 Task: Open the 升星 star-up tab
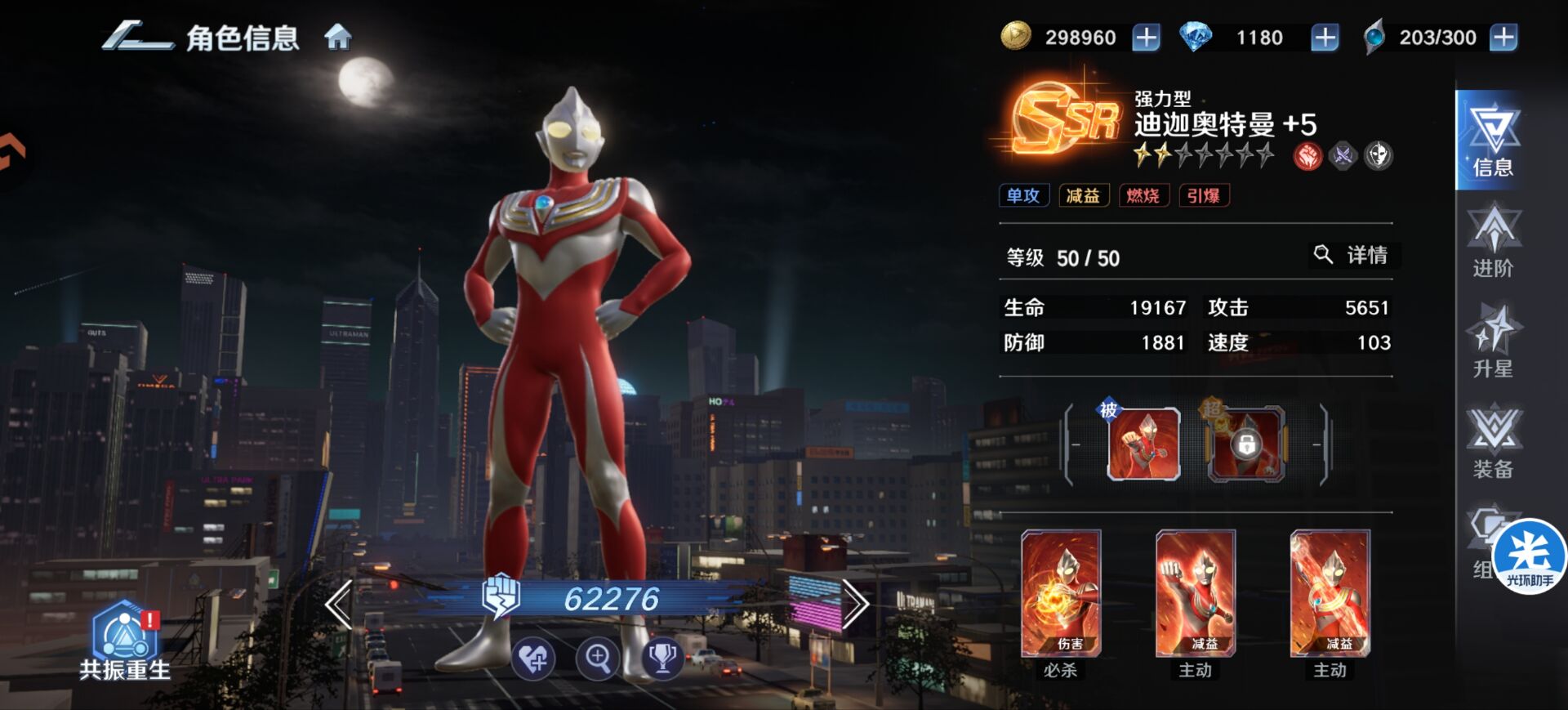[x=1492, y=342]
